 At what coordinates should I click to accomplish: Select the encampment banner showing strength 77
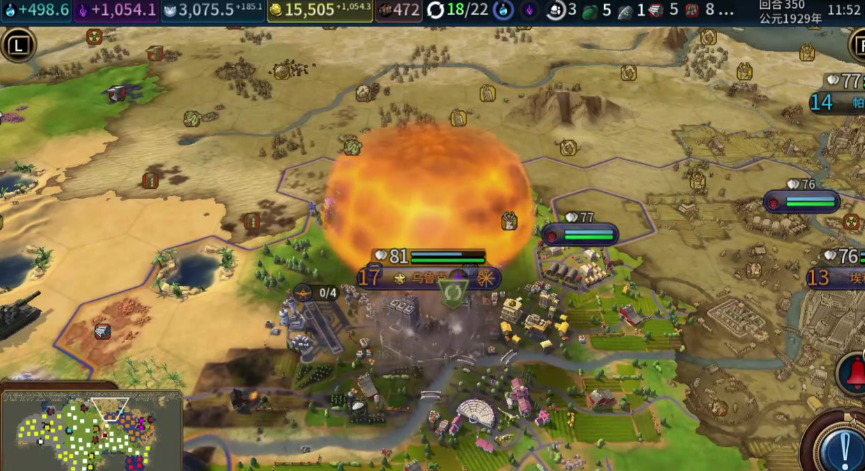[x=580, y=234]
